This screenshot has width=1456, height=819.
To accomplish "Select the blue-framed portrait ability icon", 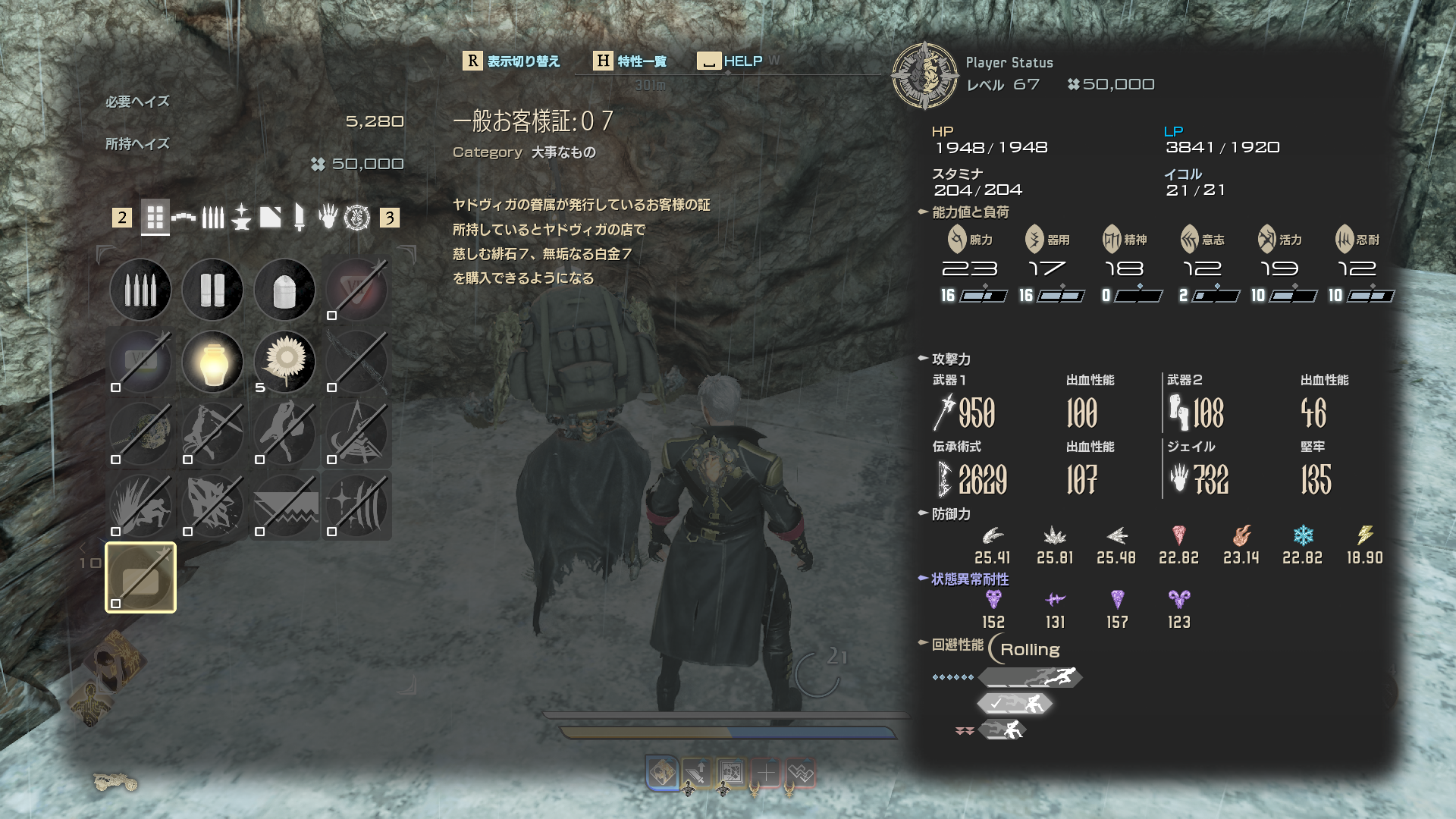I will coord(661,773).
